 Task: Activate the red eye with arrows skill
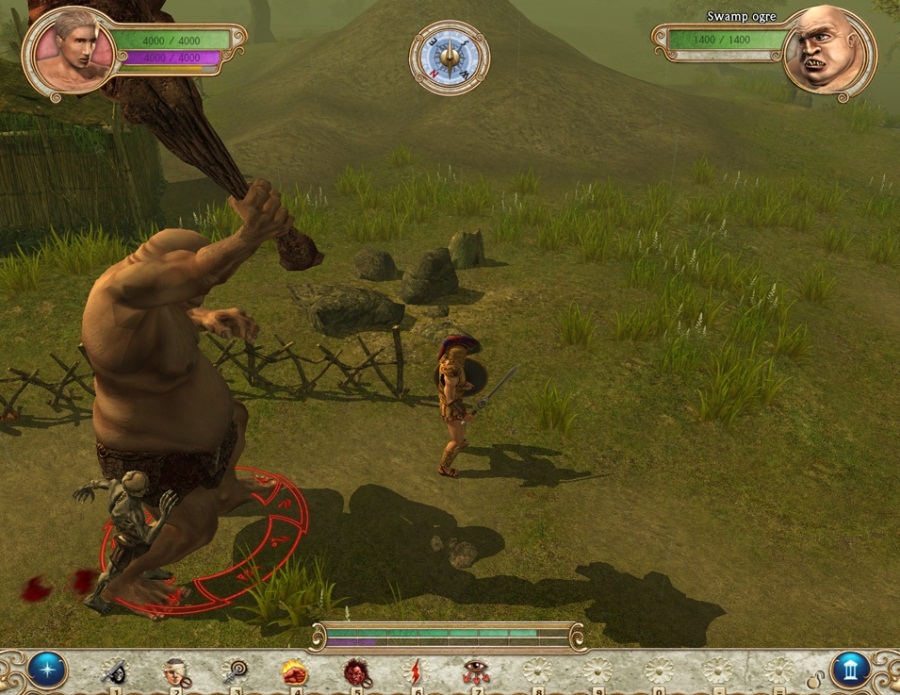[x=476, y=671]
